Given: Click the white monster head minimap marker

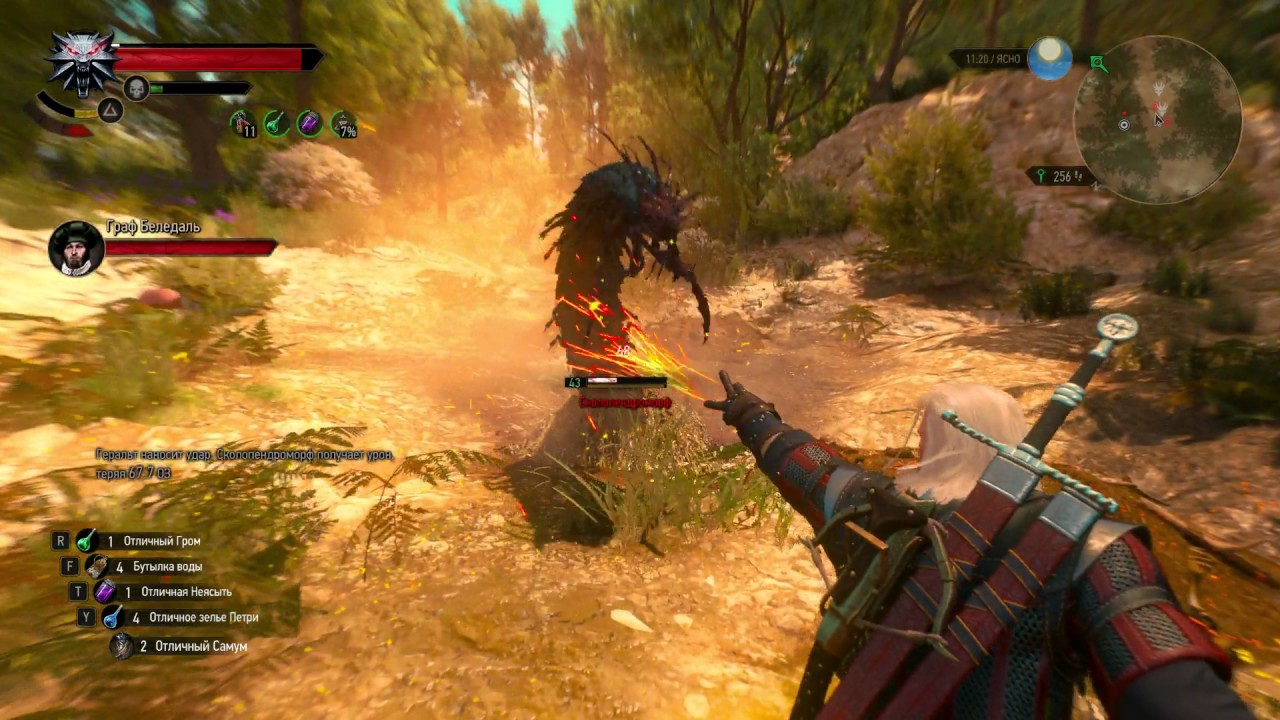Looking at the screenshot, I should [x=1159, y=89].
